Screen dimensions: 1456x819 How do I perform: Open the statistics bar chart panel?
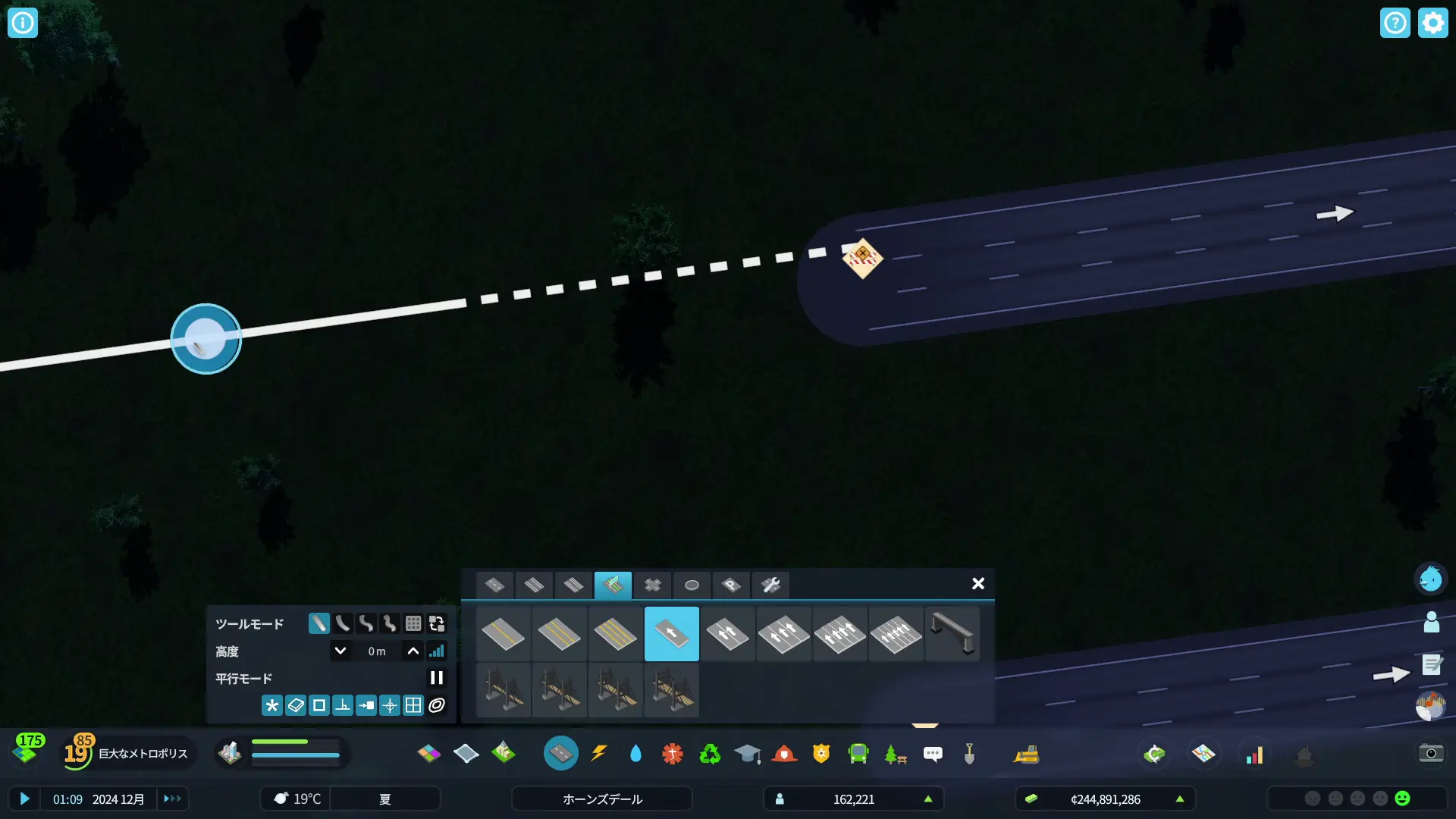pyautogui.click(x=1254, y=754)
